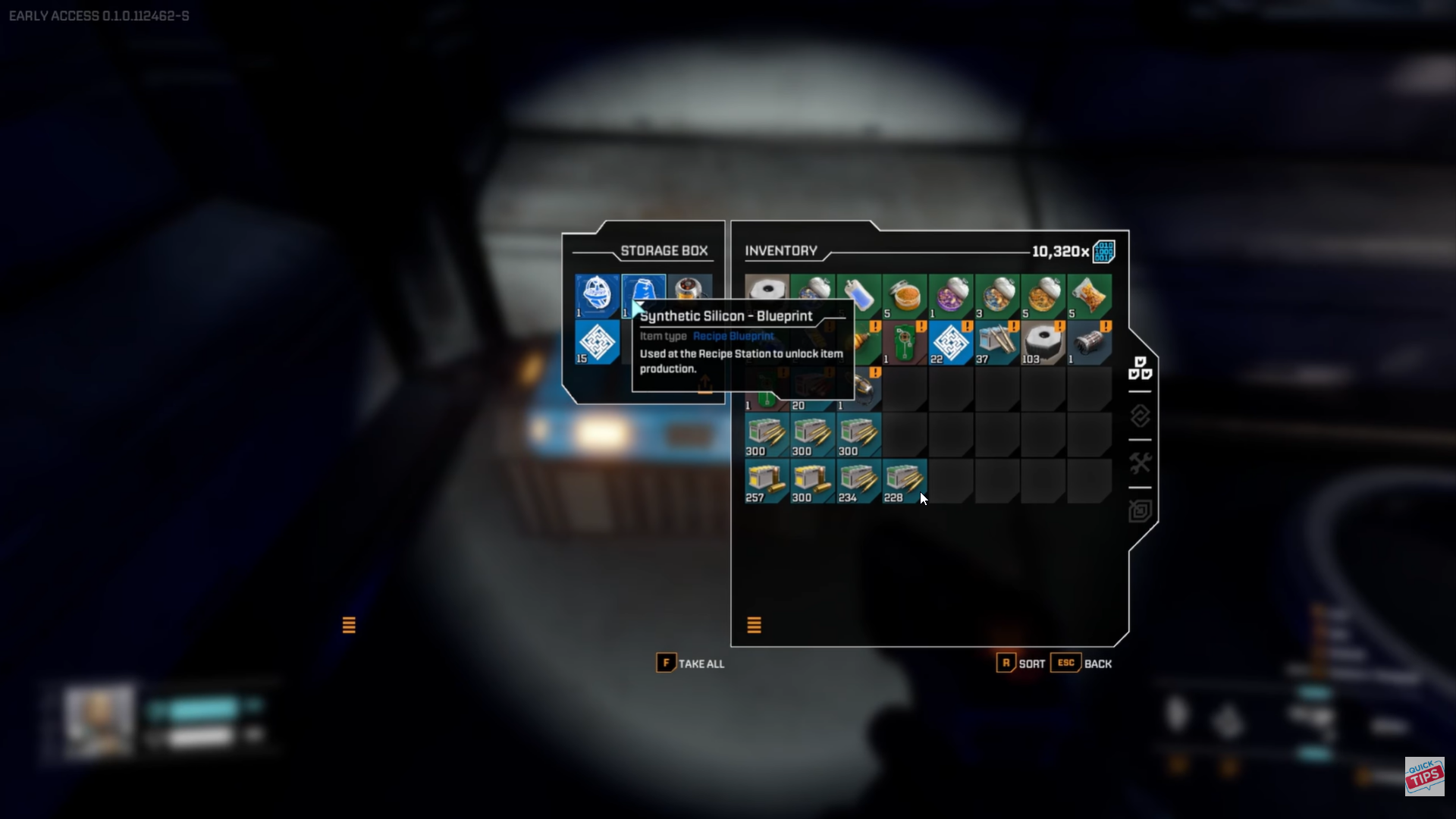Image resolution: width=1456 pixels, height=819 pixels.
Task: Choose the yellow ammo box with 257 rounds
Action: coord(767,482)
